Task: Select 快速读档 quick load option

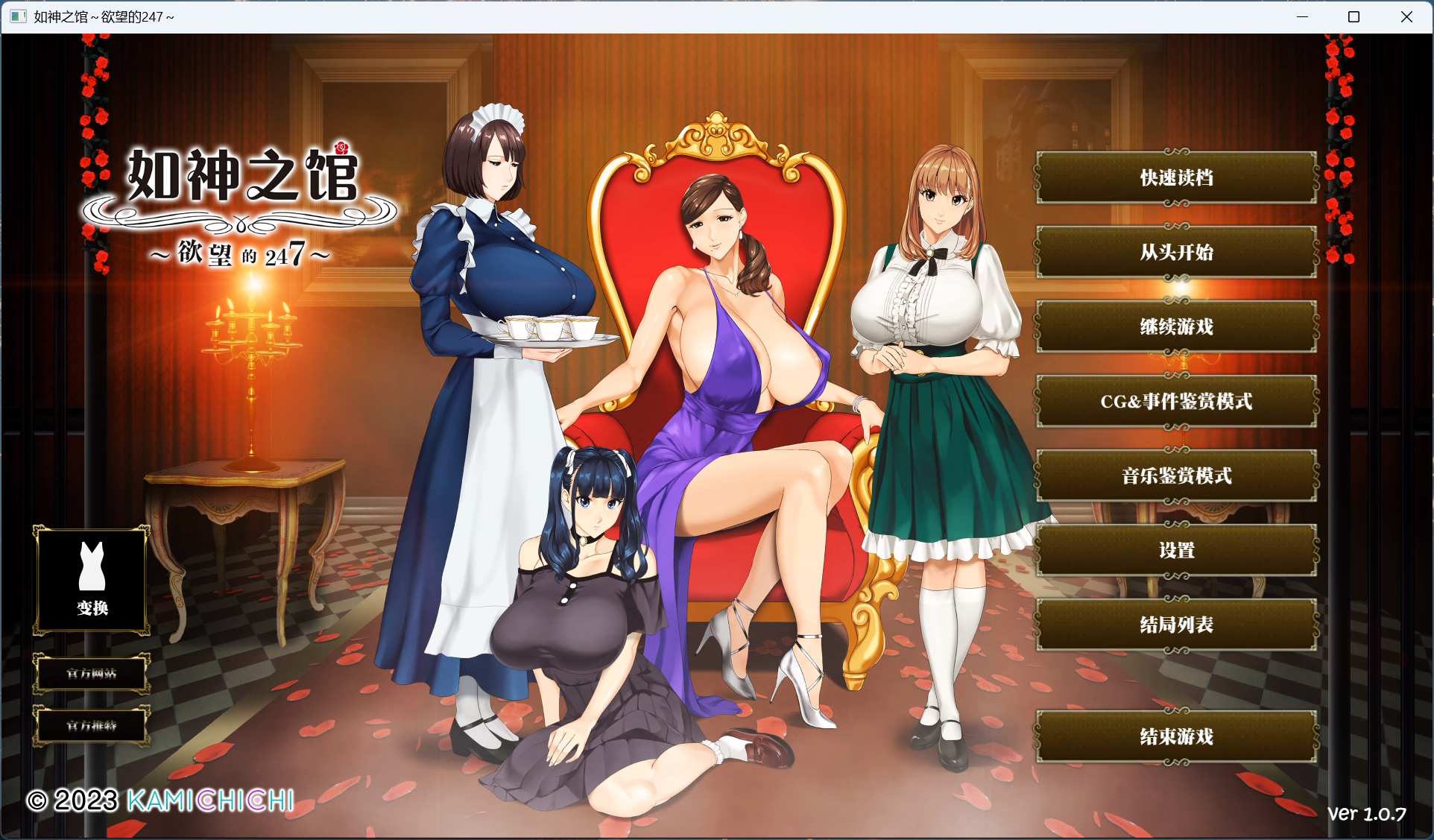Action: tap(1176, 177)
